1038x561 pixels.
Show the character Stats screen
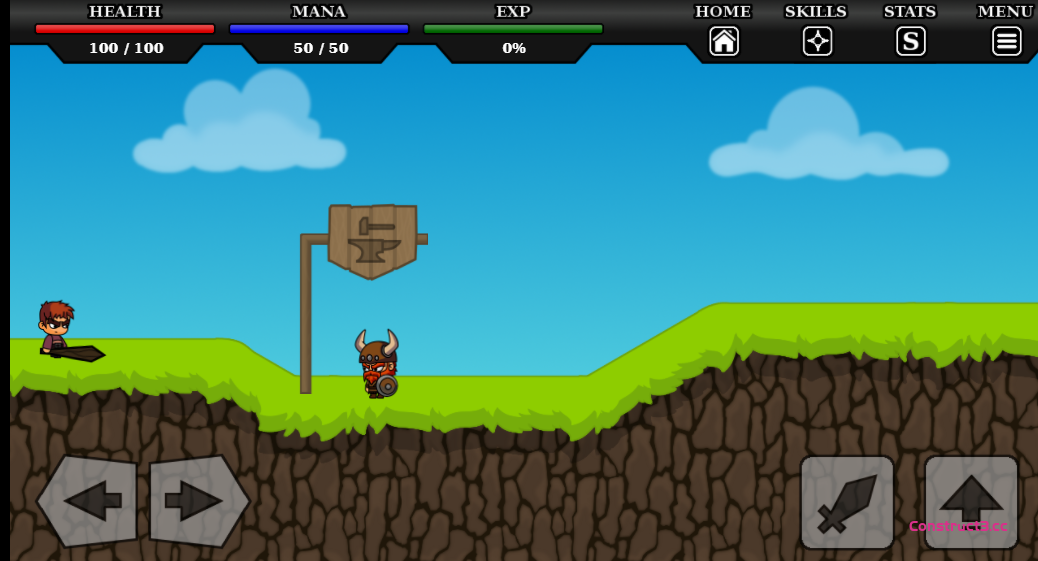tap(910, 41)
